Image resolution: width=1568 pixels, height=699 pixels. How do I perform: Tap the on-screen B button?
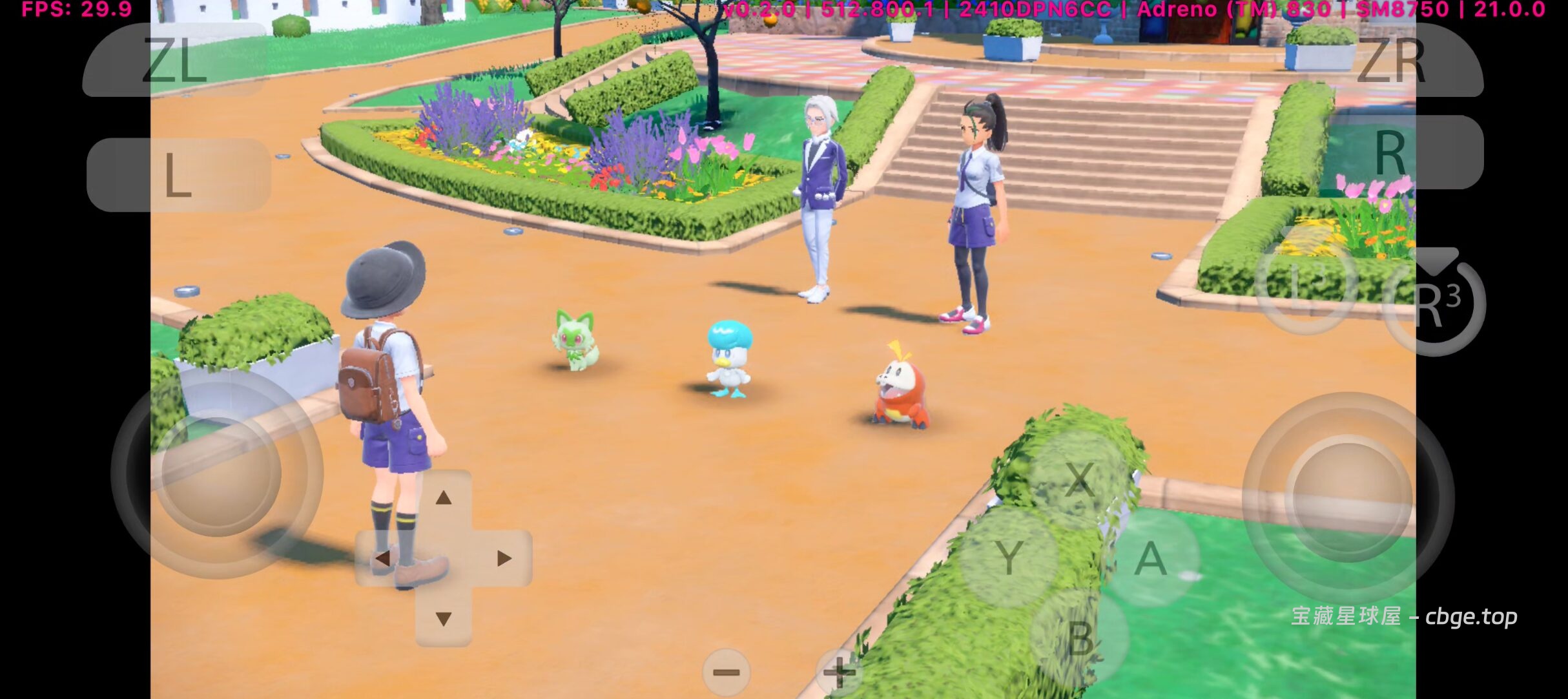click(x=1080, y=638)
